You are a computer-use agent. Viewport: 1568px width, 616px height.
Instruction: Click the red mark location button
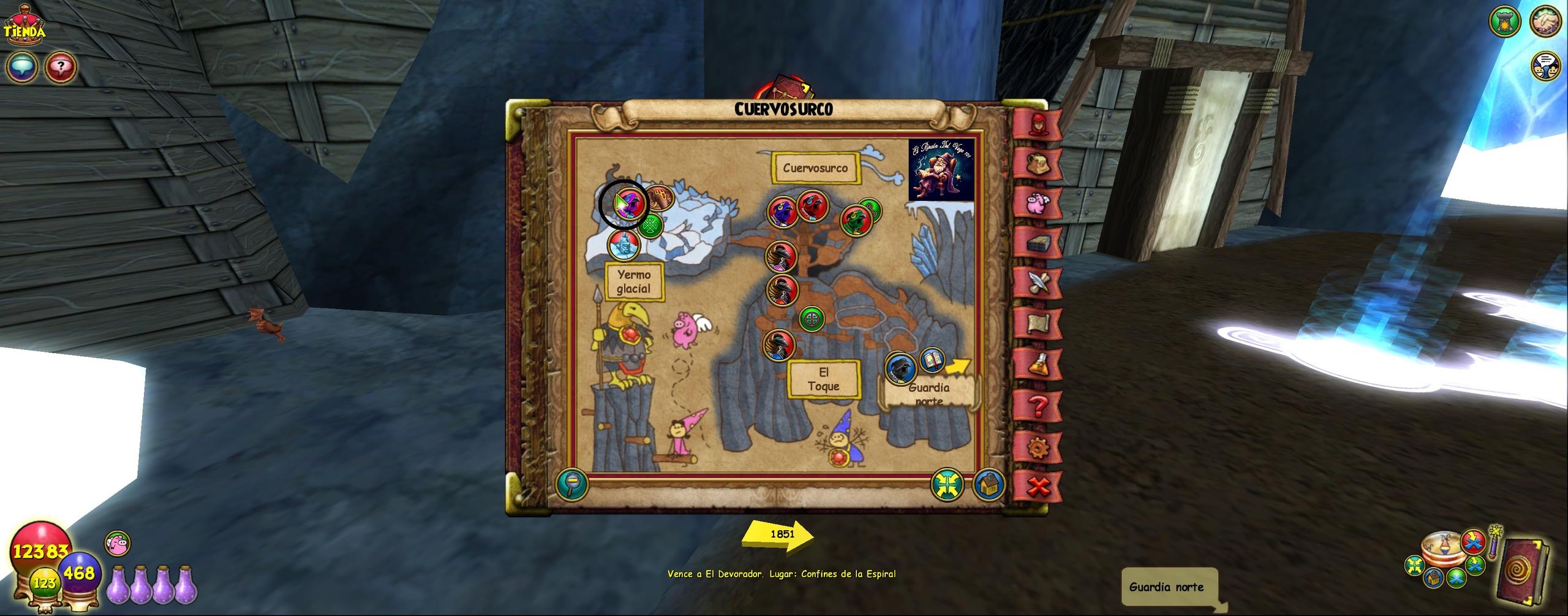click(x=1473, y=541)
